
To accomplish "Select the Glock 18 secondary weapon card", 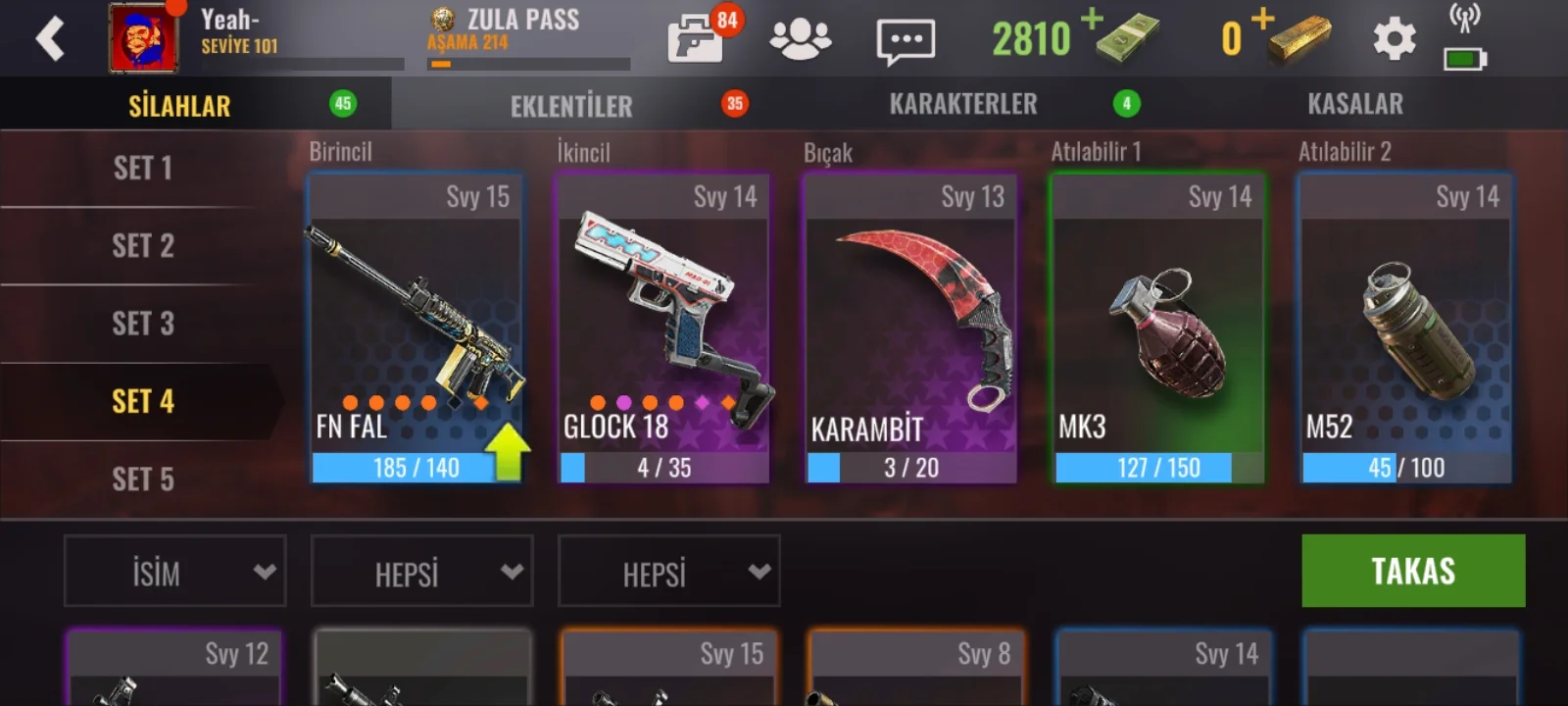I will (663, 328).
